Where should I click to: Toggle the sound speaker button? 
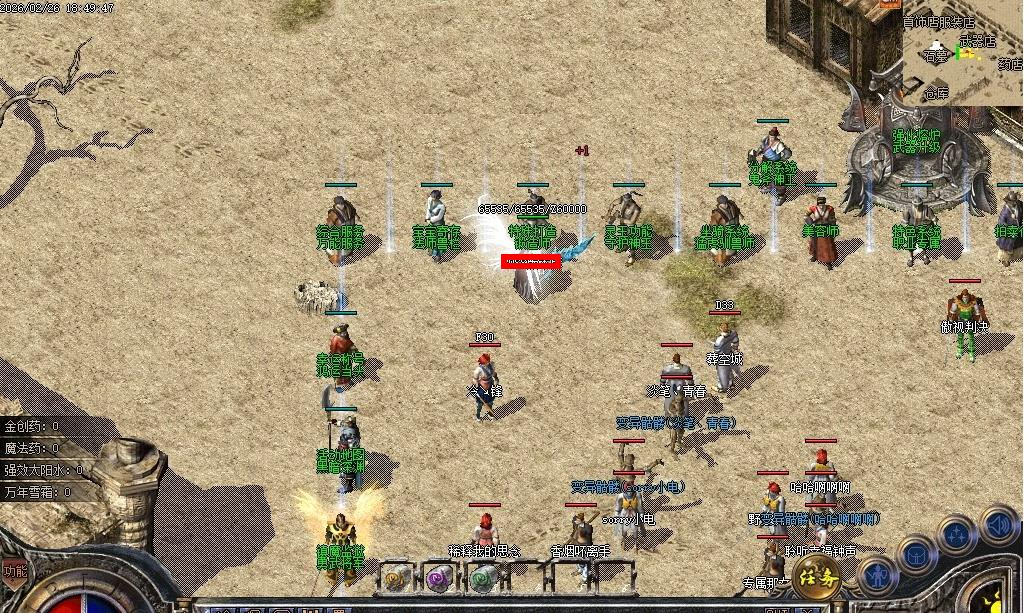[x=997, y=523]
